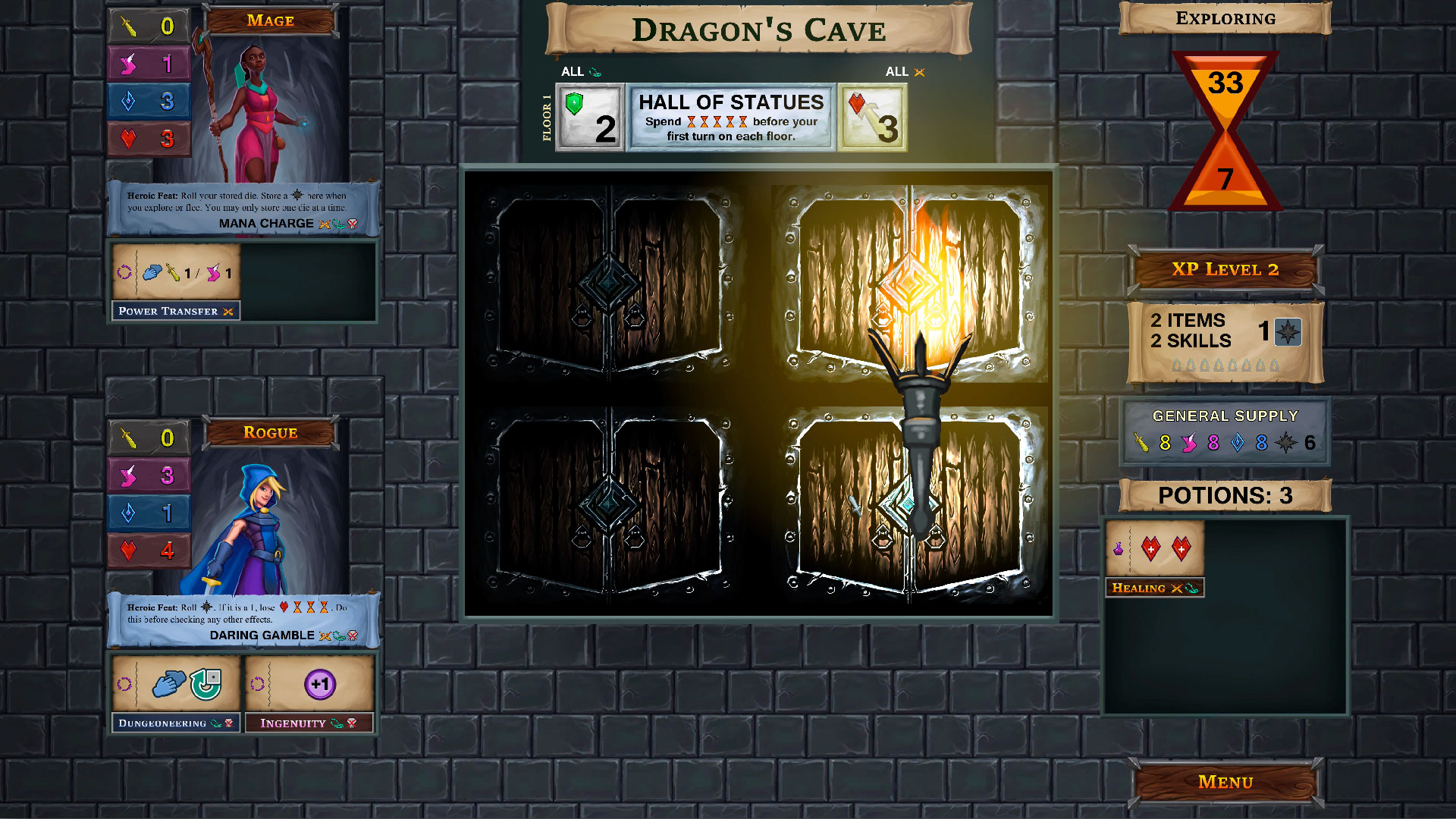Click the yellow strength die in General Supply
The height and width of the screenshot is (819, 1456).
[1142, 444]
